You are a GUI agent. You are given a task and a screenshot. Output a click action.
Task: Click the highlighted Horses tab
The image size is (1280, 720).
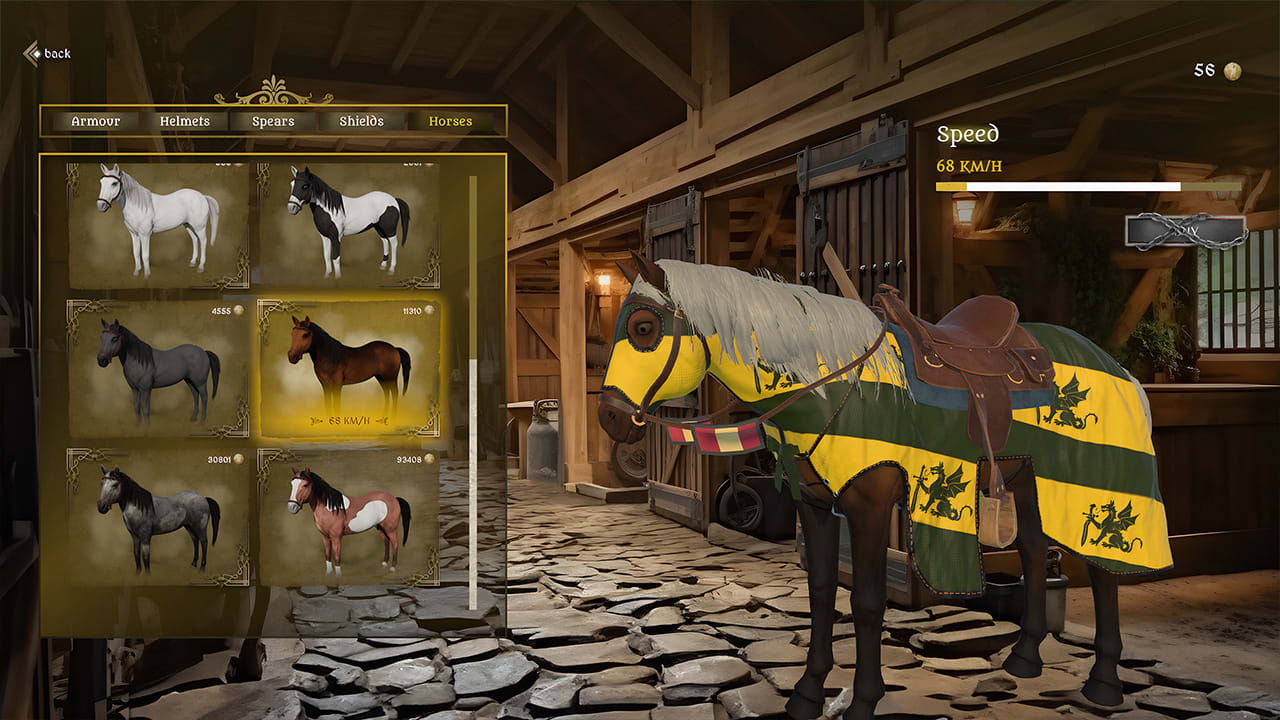click(452, 121)
